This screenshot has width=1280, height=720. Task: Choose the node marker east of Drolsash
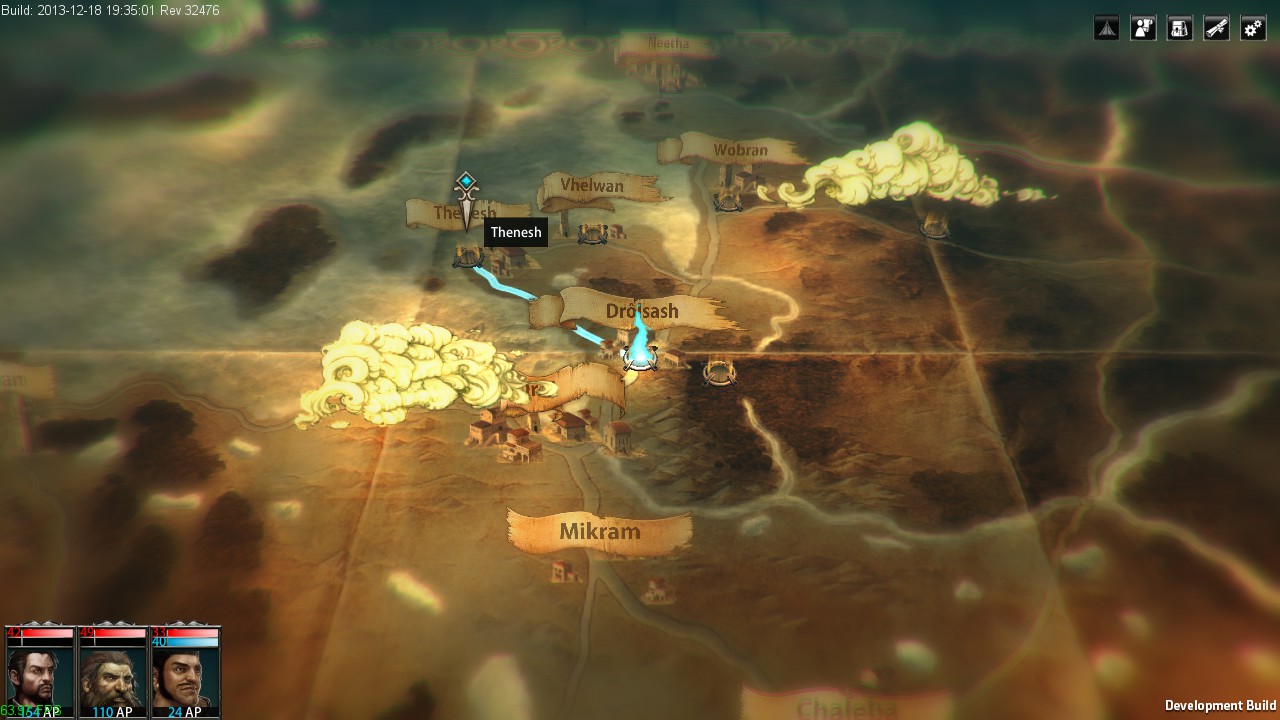click(x=718, y=373)
